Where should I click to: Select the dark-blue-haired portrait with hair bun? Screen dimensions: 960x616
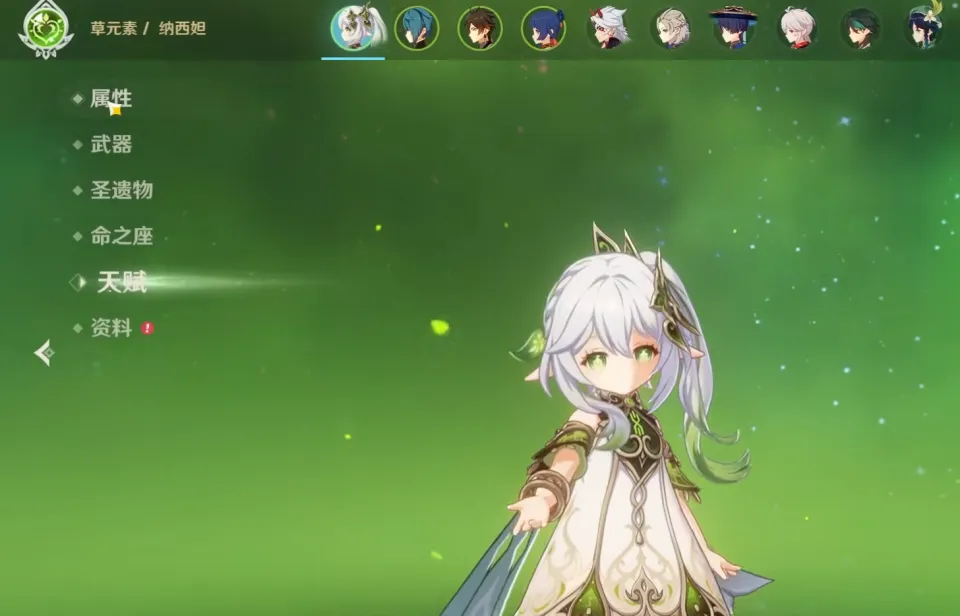point(544,28)
